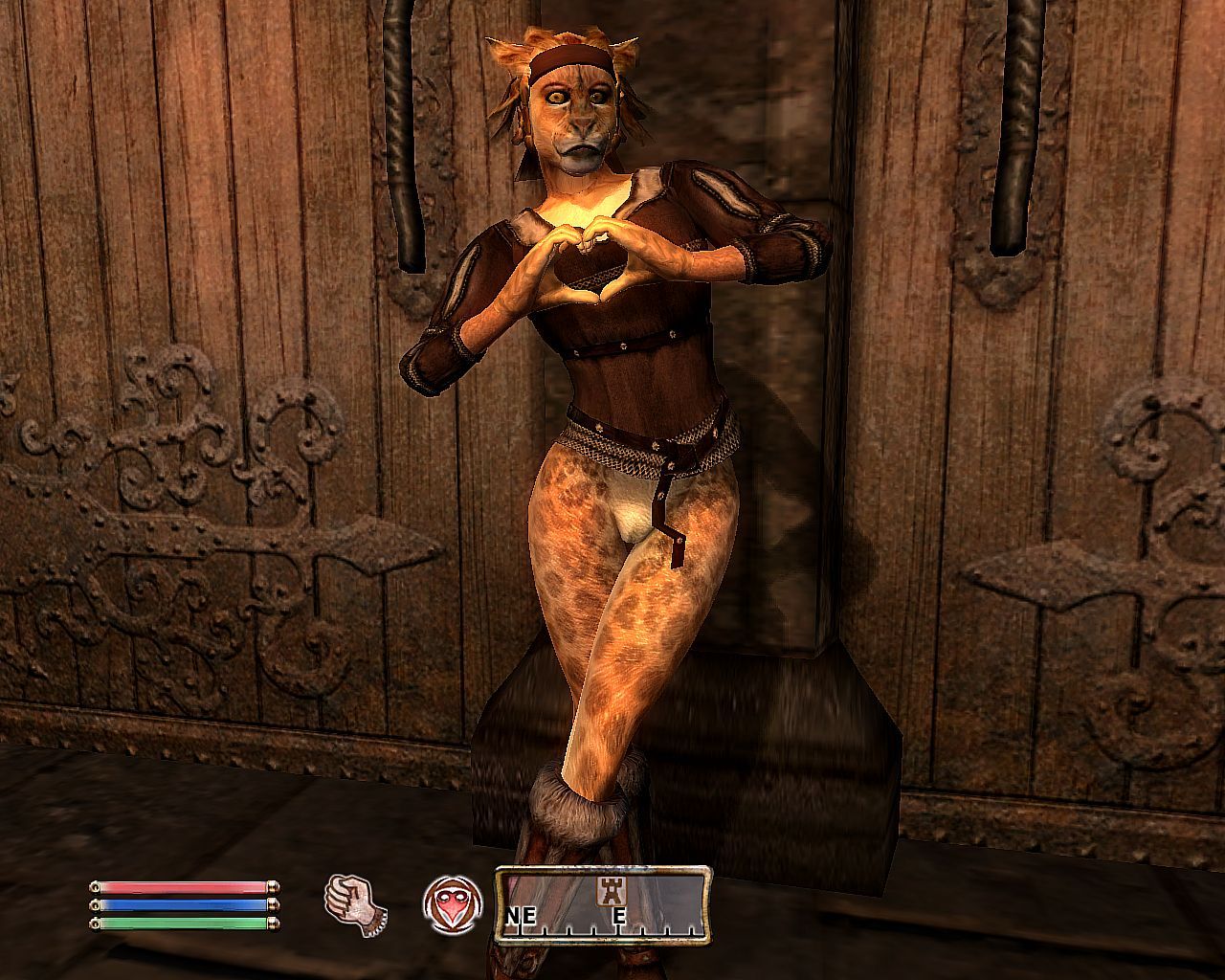The height and width of the screenshot is (980, 1225).
Task: Select the heart-shaped active spell icon
Action: click(x=452, y=904)
